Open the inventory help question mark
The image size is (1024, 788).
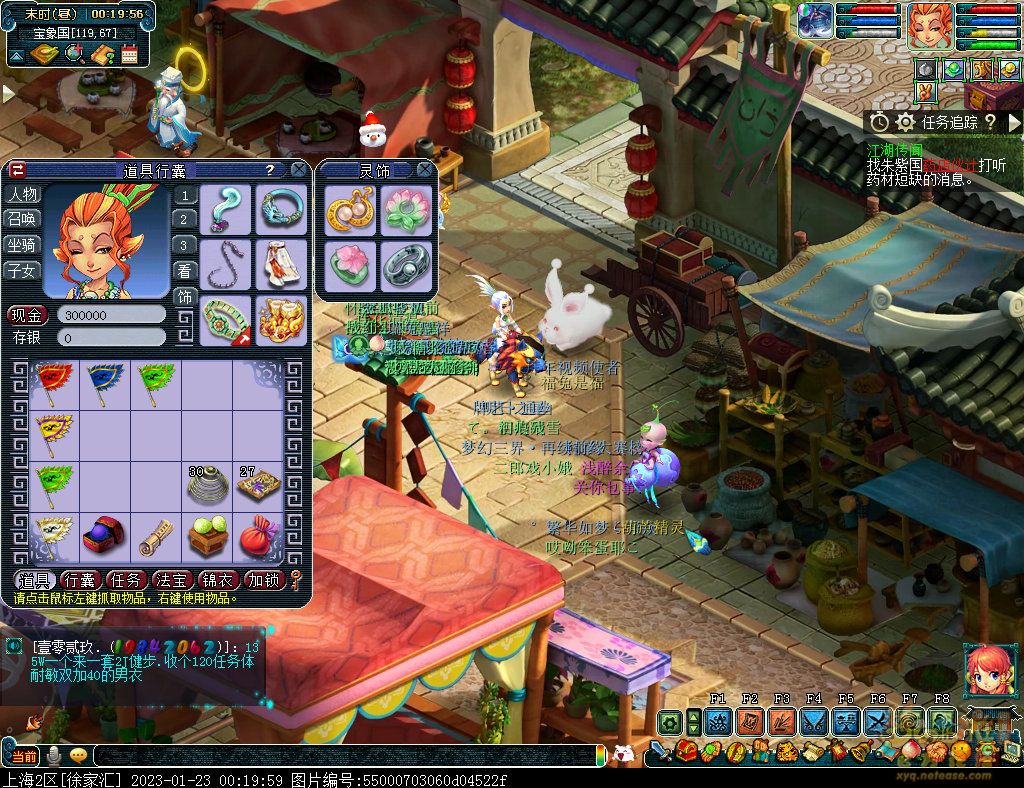[270, 170]
